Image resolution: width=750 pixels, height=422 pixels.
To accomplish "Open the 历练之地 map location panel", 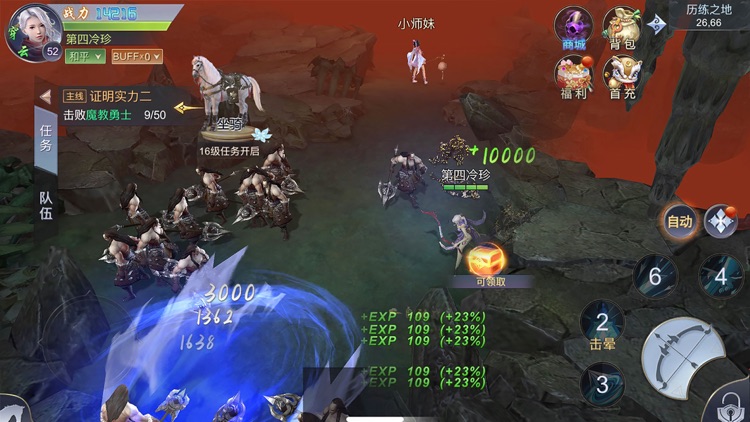I will (x=710, y=14).
